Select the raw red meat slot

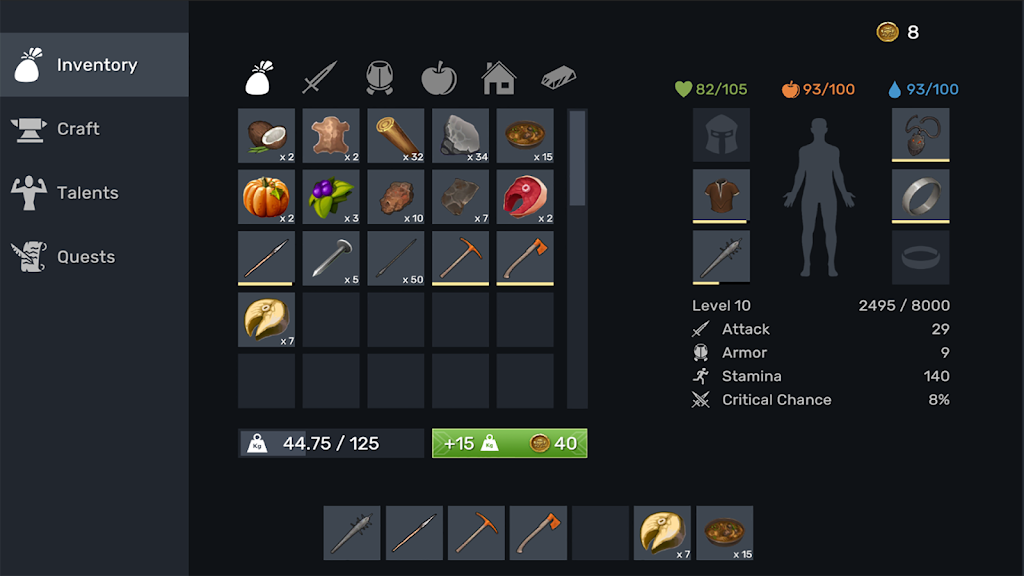click(x=525, y=197)
